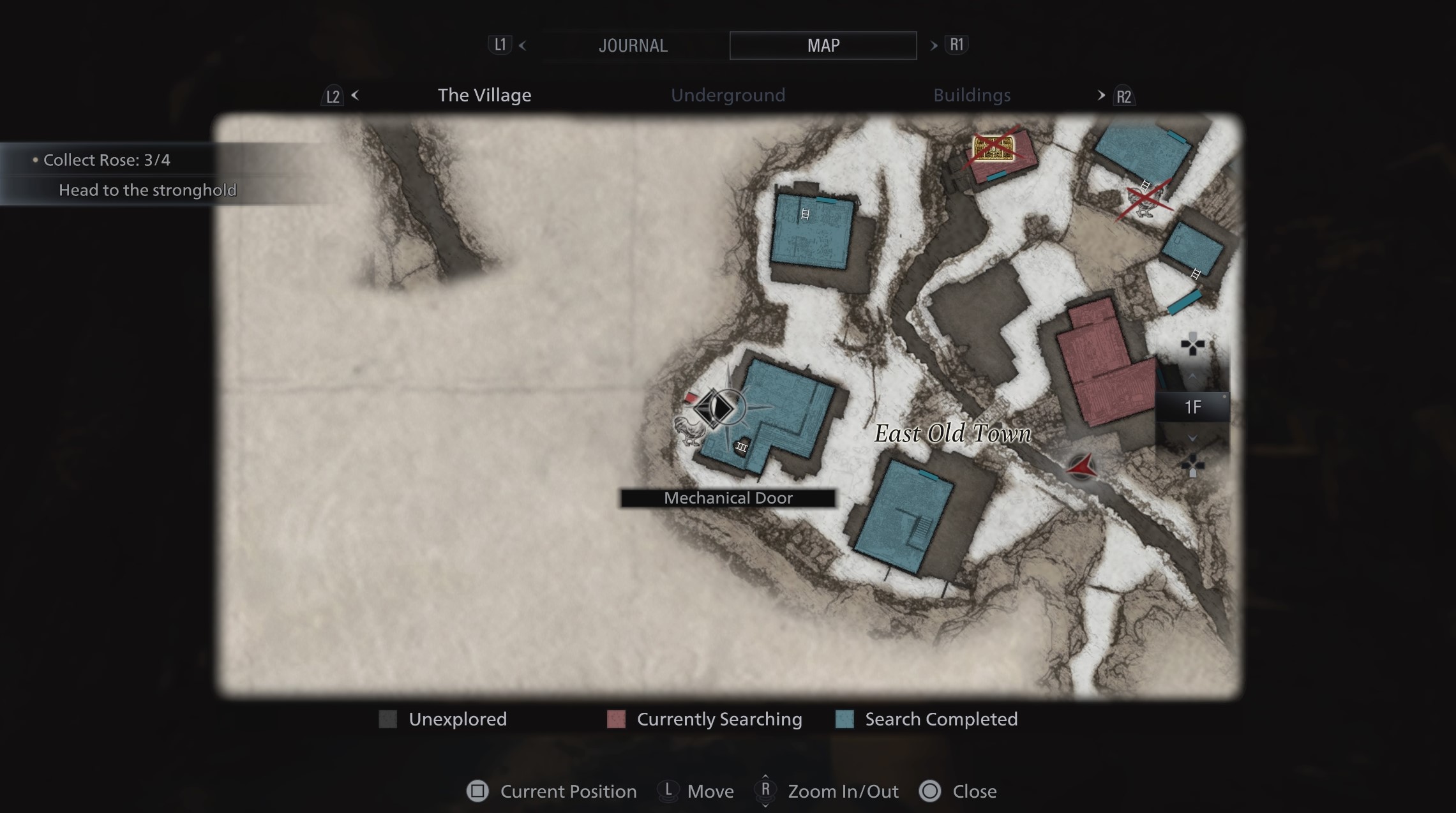Select the Map tab

(x=823, y=45)
